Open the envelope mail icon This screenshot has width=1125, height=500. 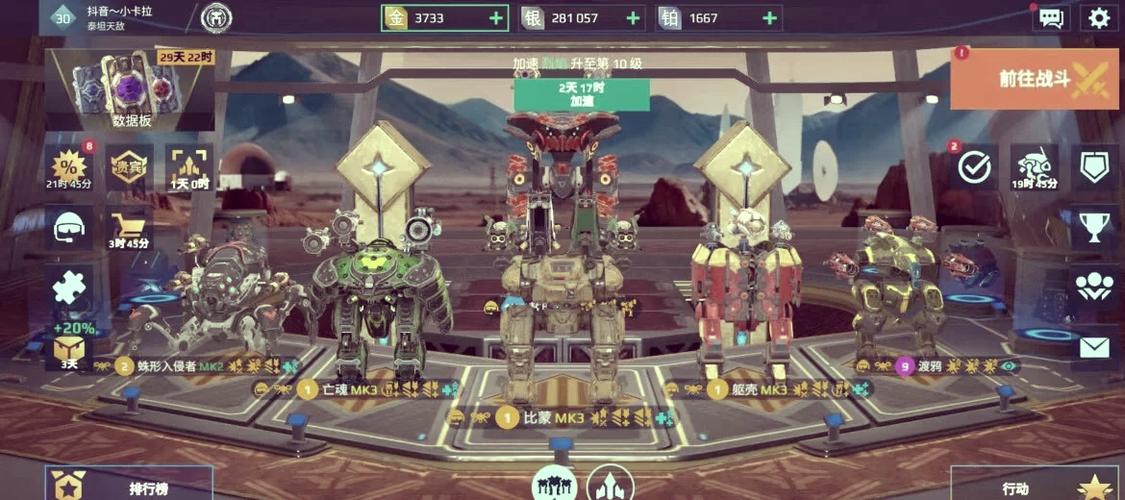point(1095,347)
